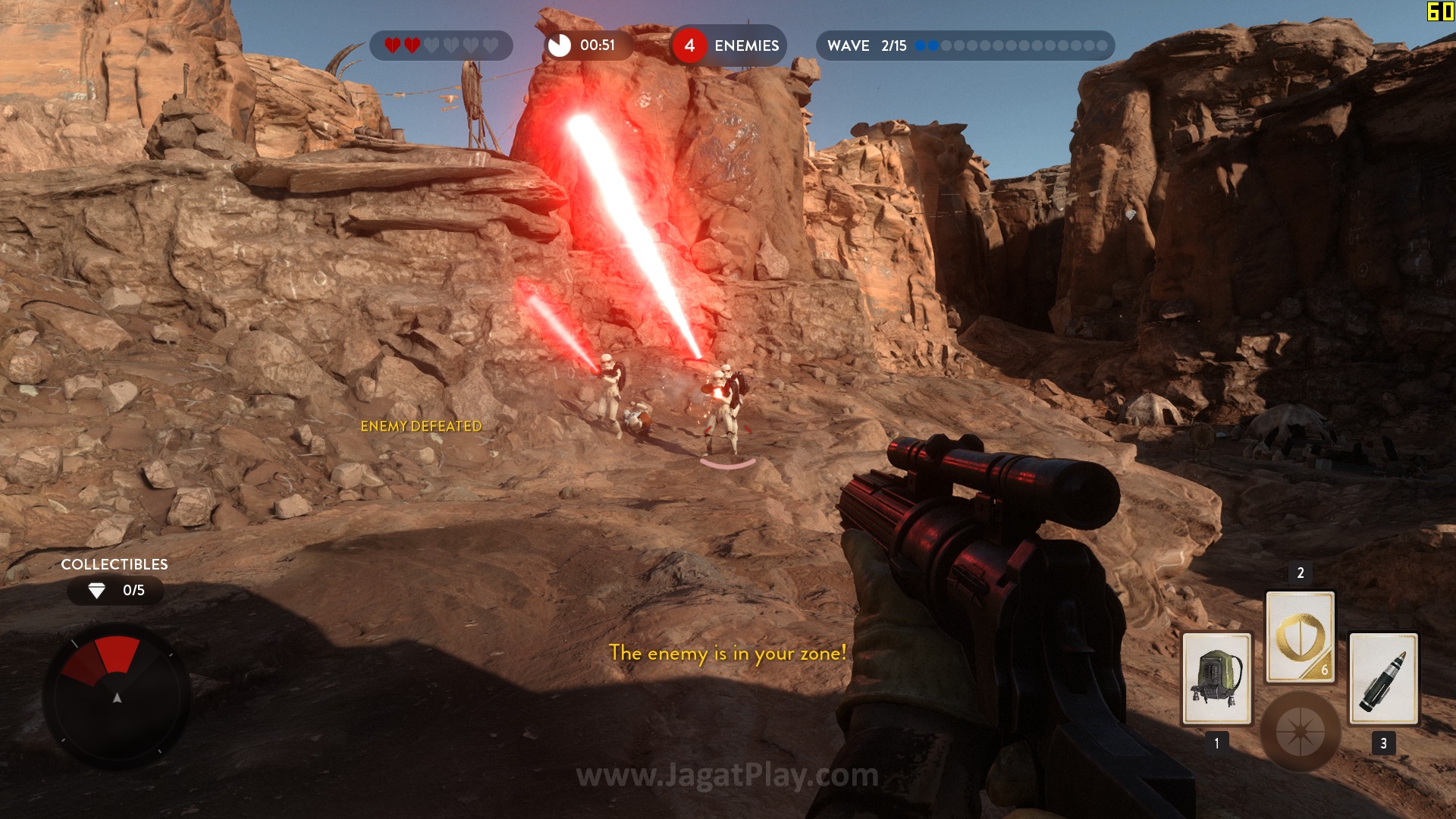This screenshot has height=819, width=1456.
Task: Click the circular radar scanner
Action: [117, 695]
